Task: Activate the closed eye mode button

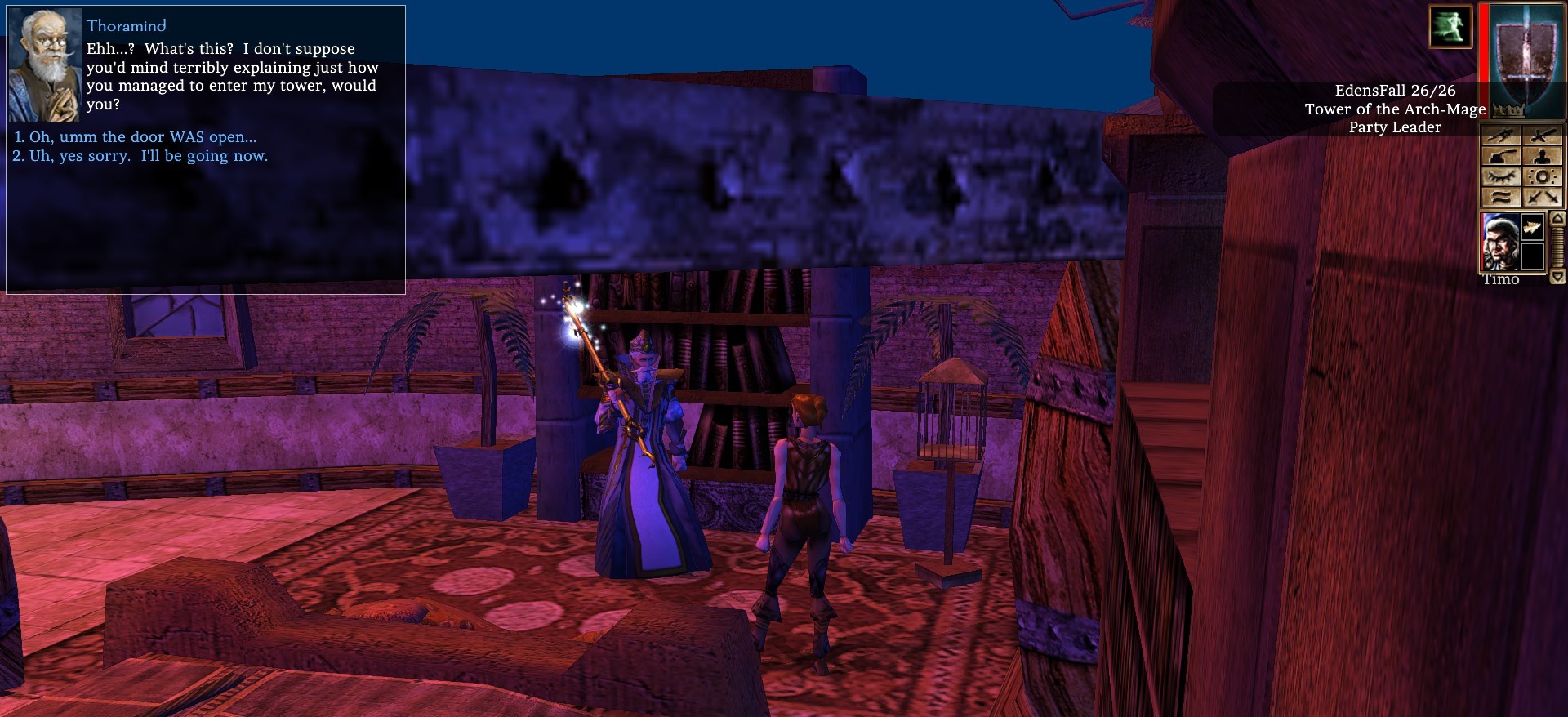Action: (1501, 177)
